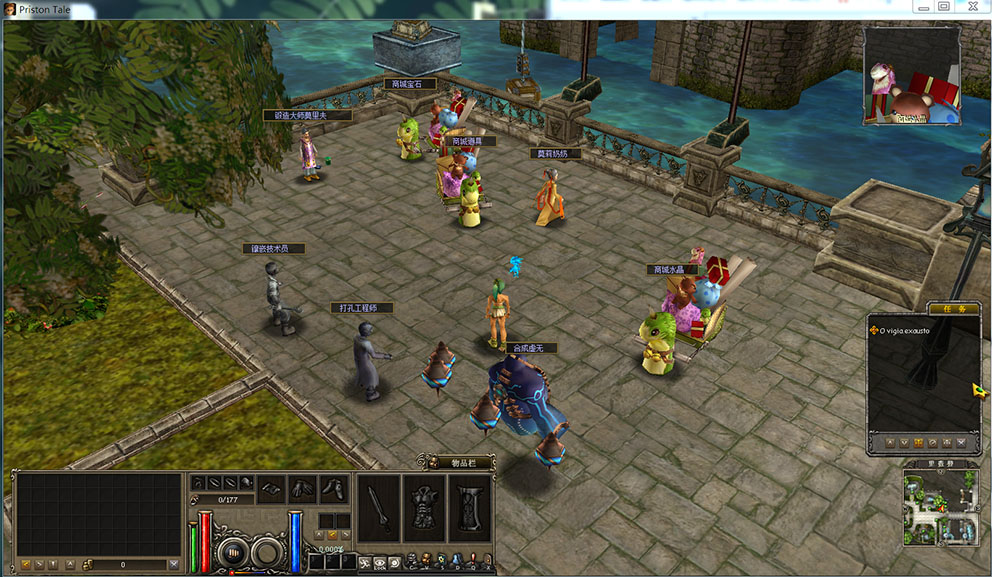
Task: Click the boots equipment slot
Action: point(334,489)
